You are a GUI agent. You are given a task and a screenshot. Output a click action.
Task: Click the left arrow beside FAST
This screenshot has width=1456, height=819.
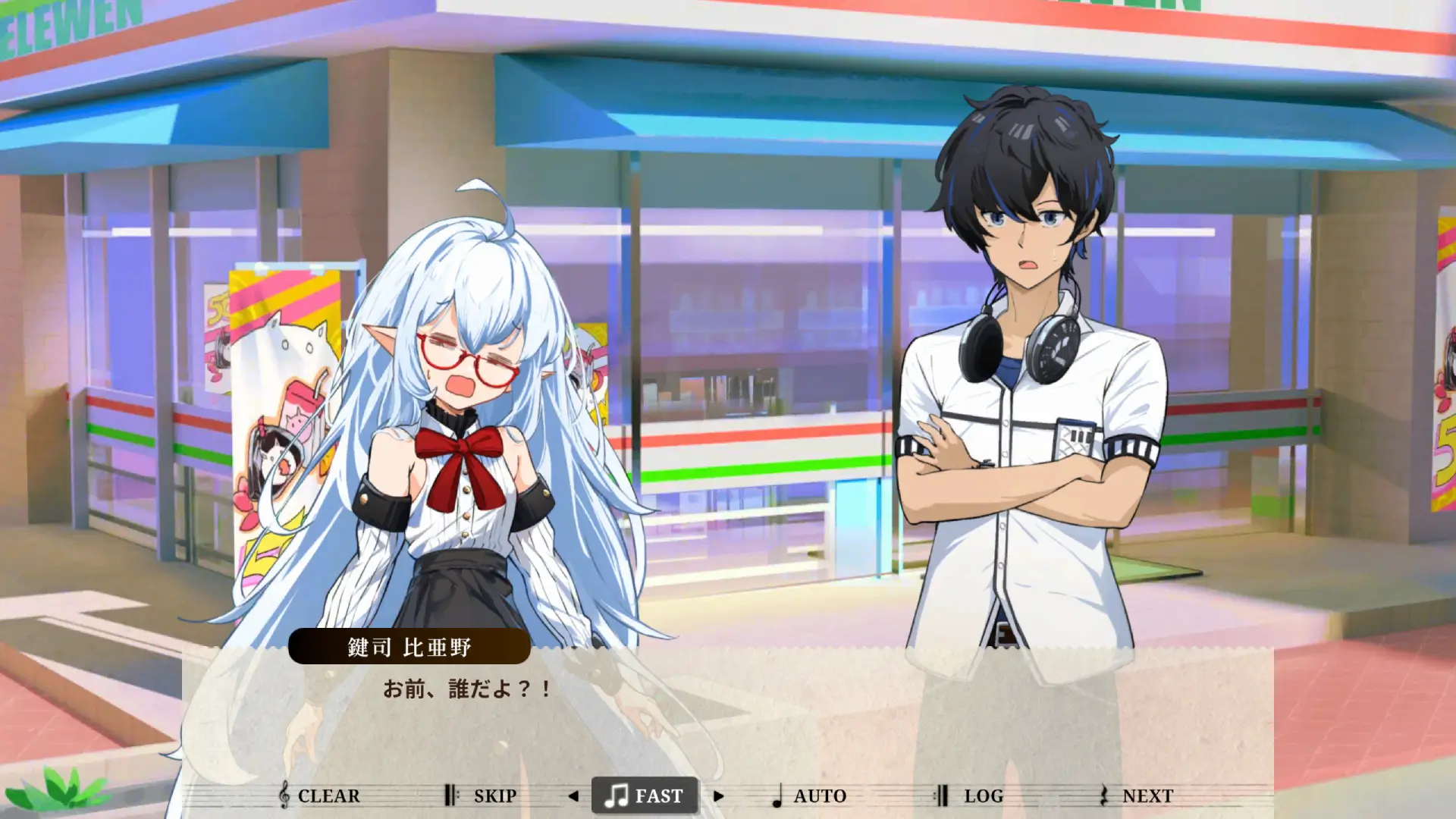573,796
